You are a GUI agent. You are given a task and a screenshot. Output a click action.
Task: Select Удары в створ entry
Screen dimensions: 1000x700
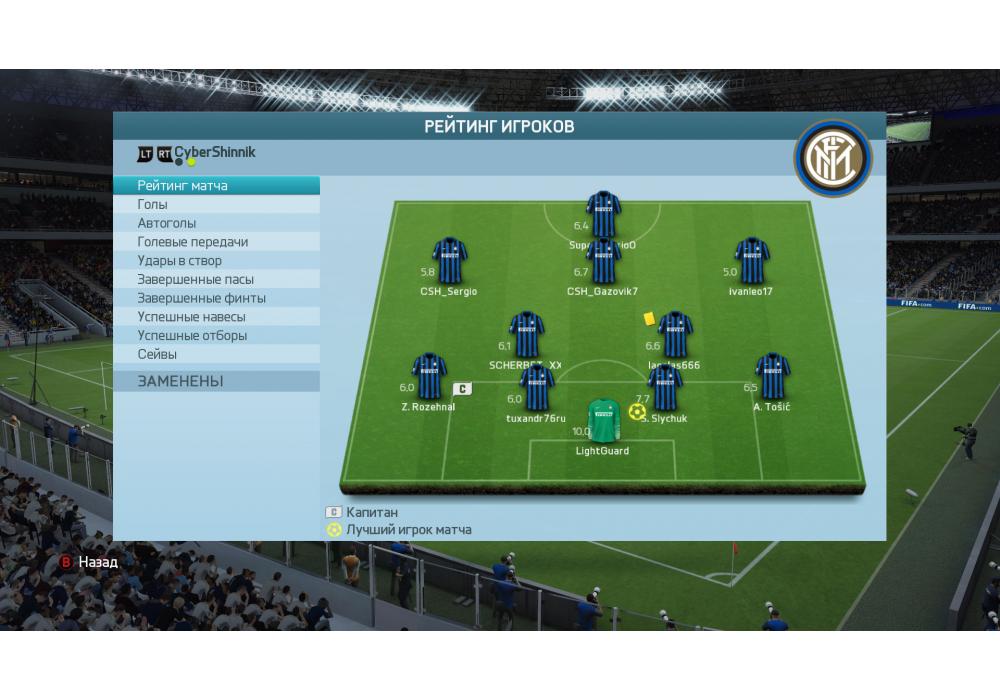[x=216, y=261]
